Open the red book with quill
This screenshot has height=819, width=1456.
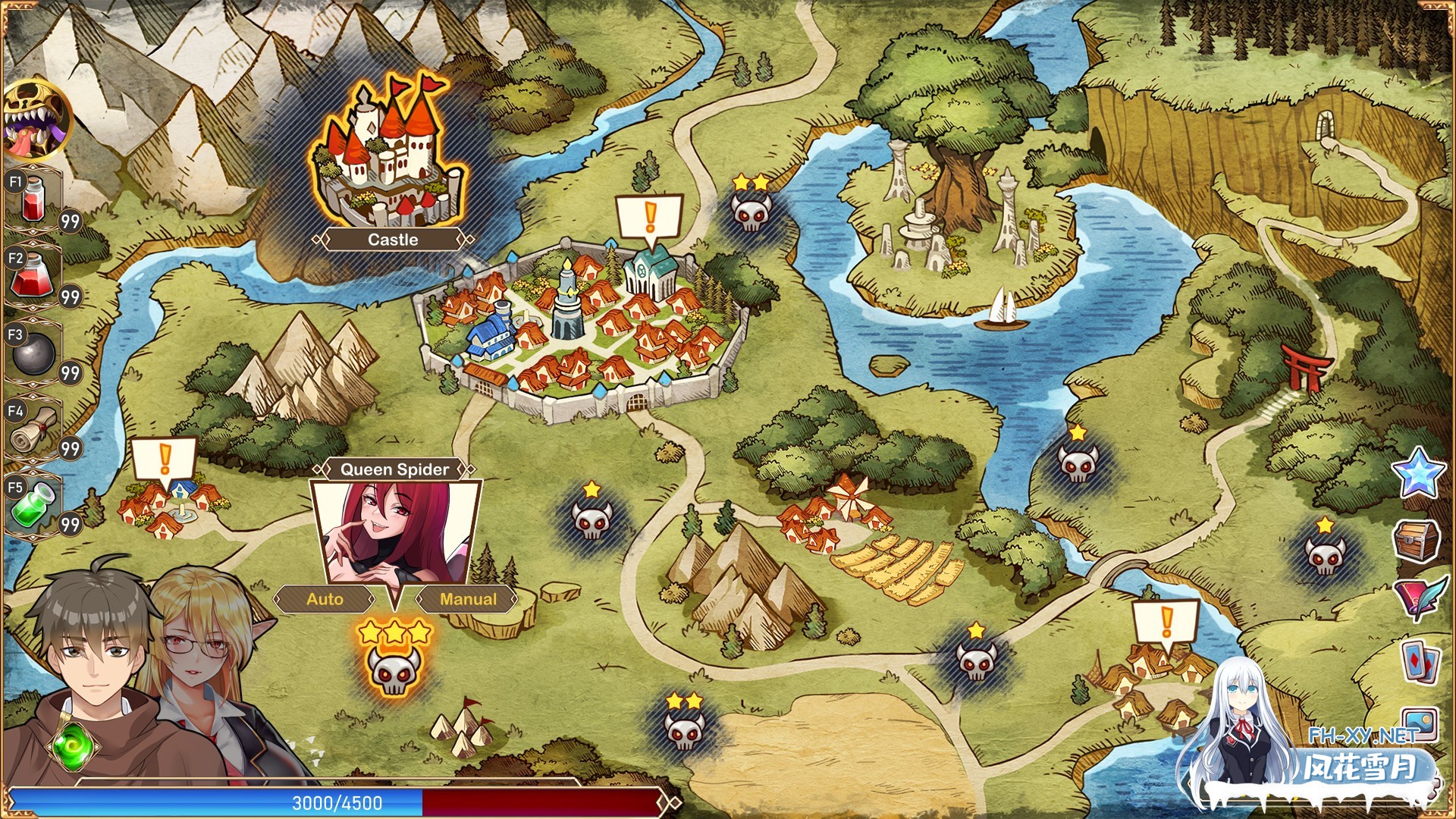(x=1418, y=599)
